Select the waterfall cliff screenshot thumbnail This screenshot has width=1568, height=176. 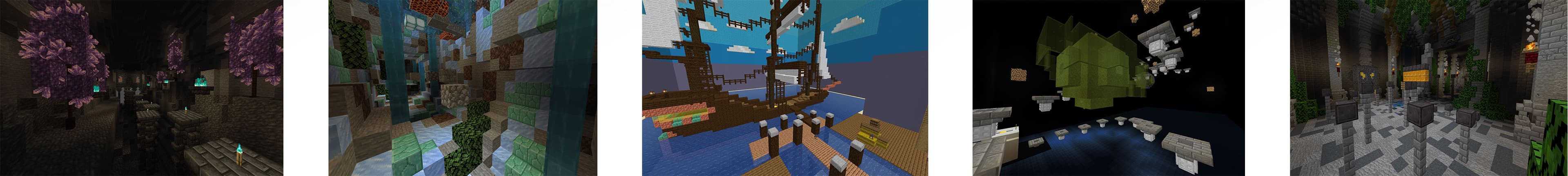[463, 88]
